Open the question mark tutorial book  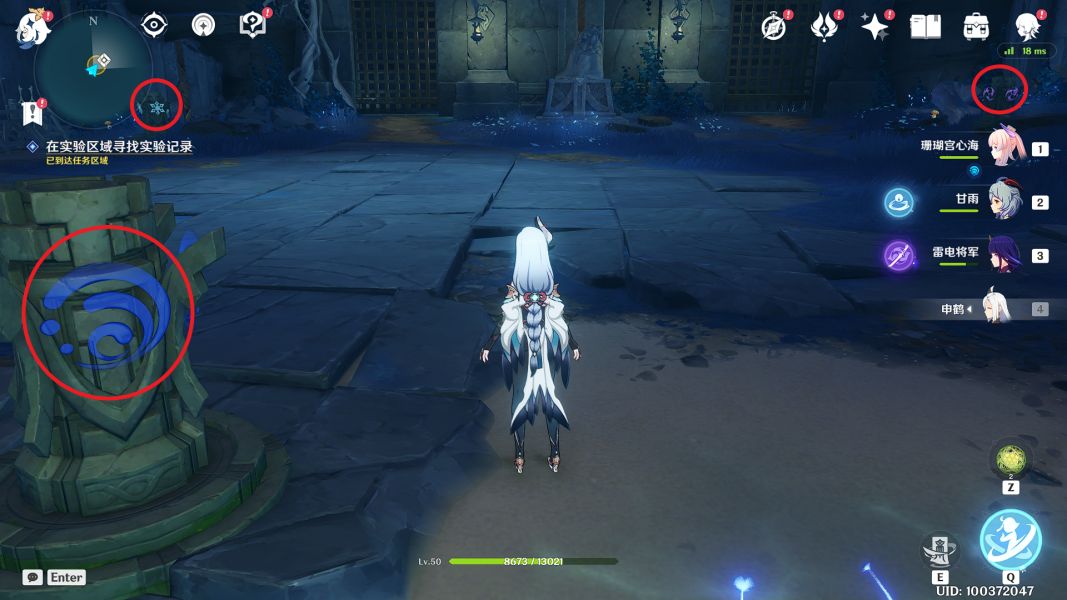(x=252, y=25)
